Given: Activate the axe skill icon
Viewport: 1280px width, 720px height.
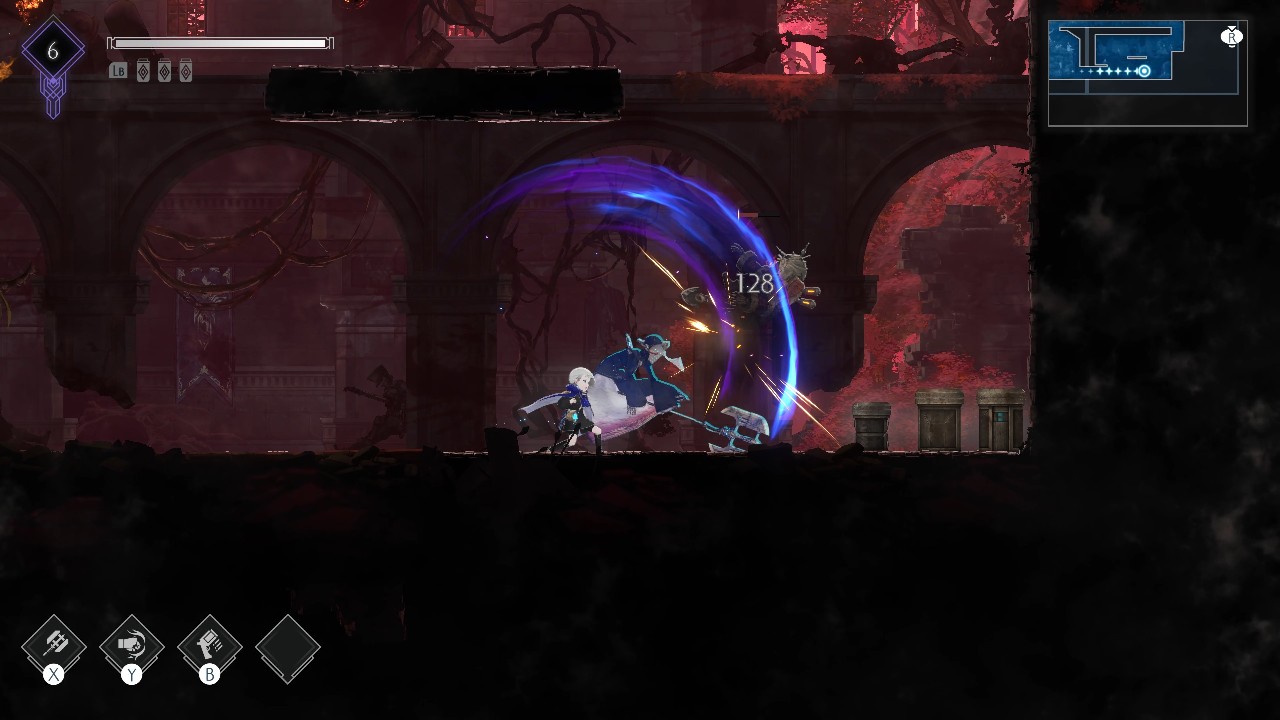Looking at the screenshot, I should pyautogui.click(x=54, y=646).
